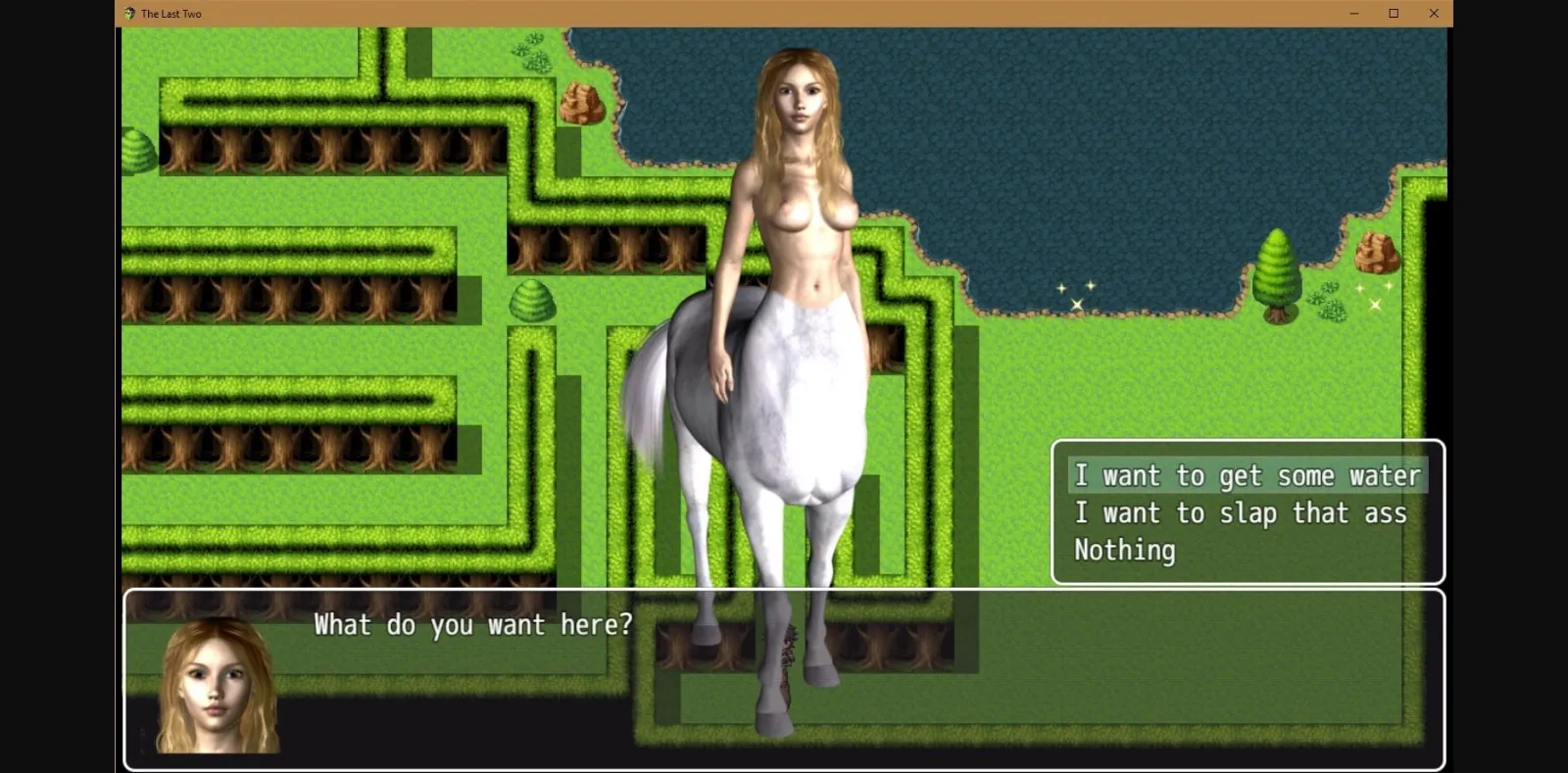
Task: Click the highlighted first choice in the menu
Action: 1248,475
